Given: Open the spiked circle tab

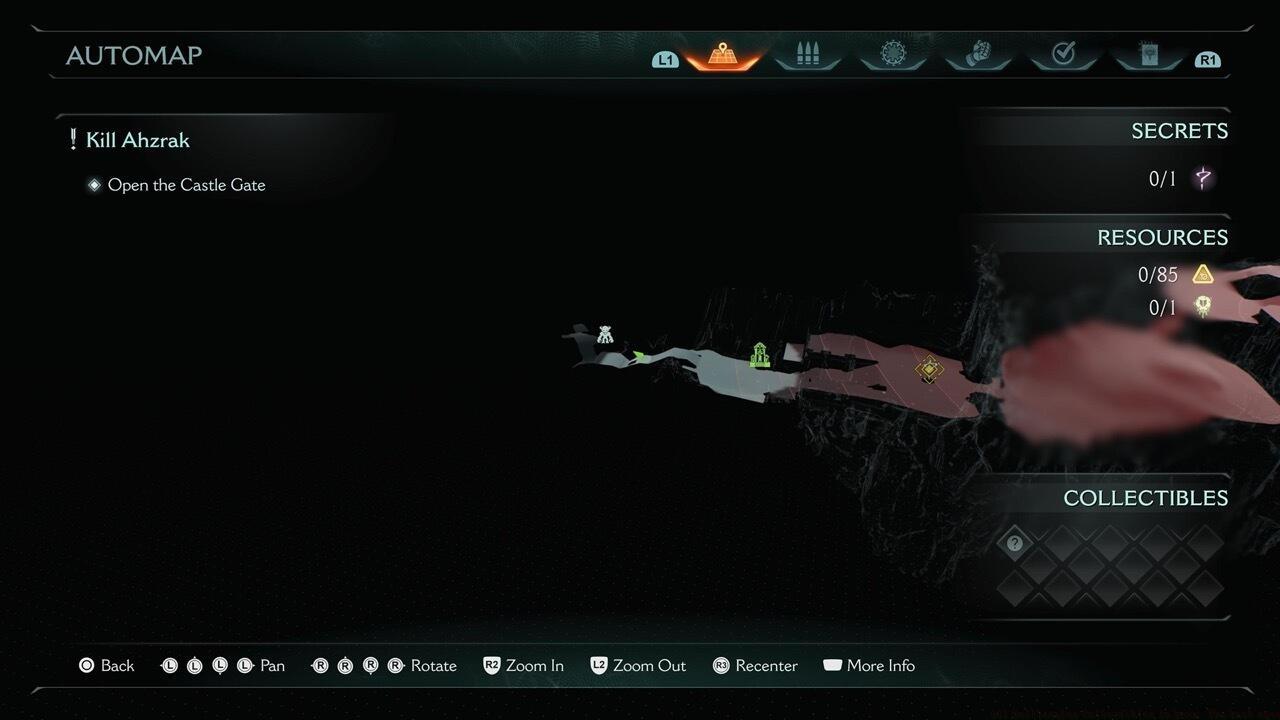Looking at the screenshot, I should point(892,54).
